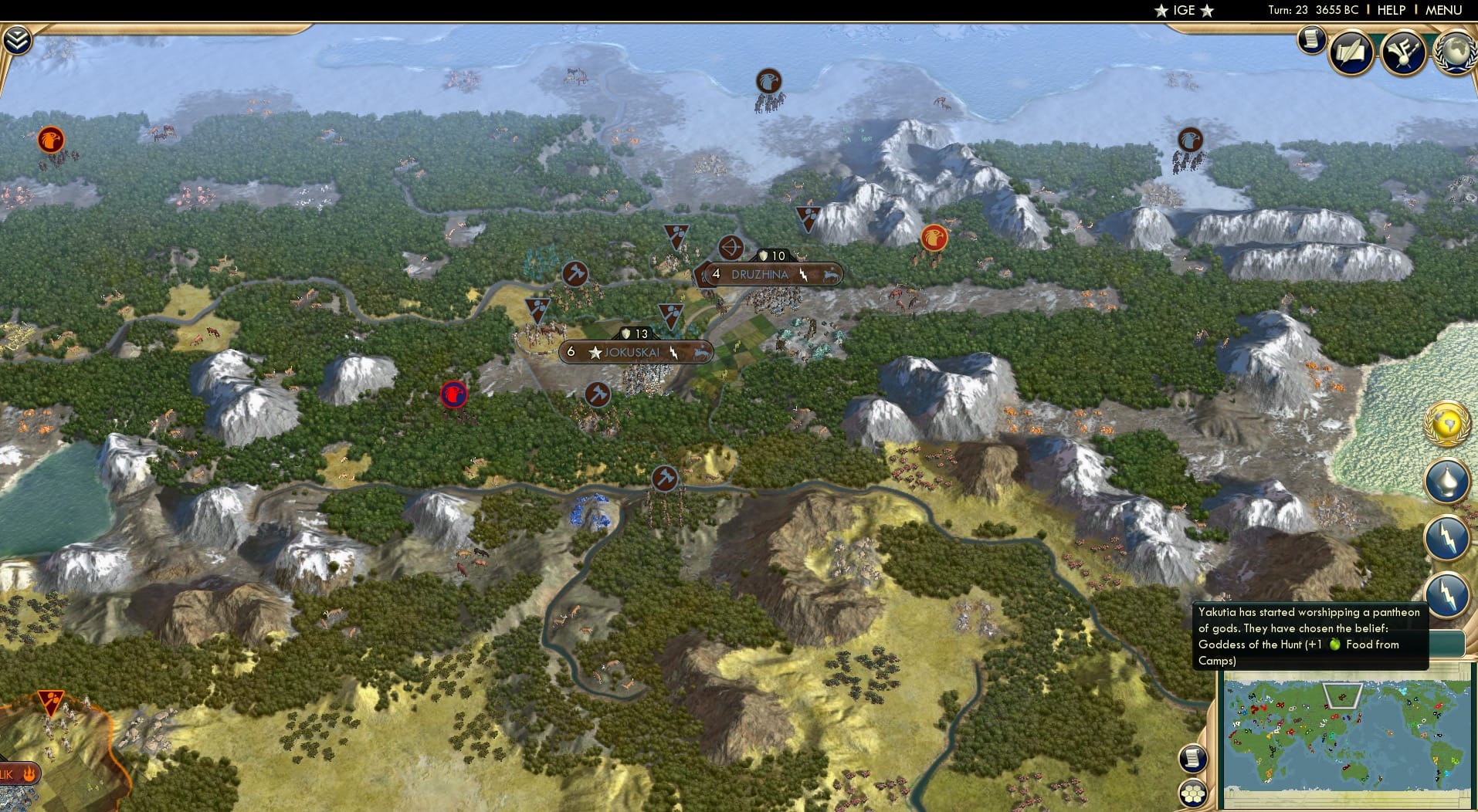Click the red eagle barbarian camp icon

pyautogui.click(x=933, y=239)
